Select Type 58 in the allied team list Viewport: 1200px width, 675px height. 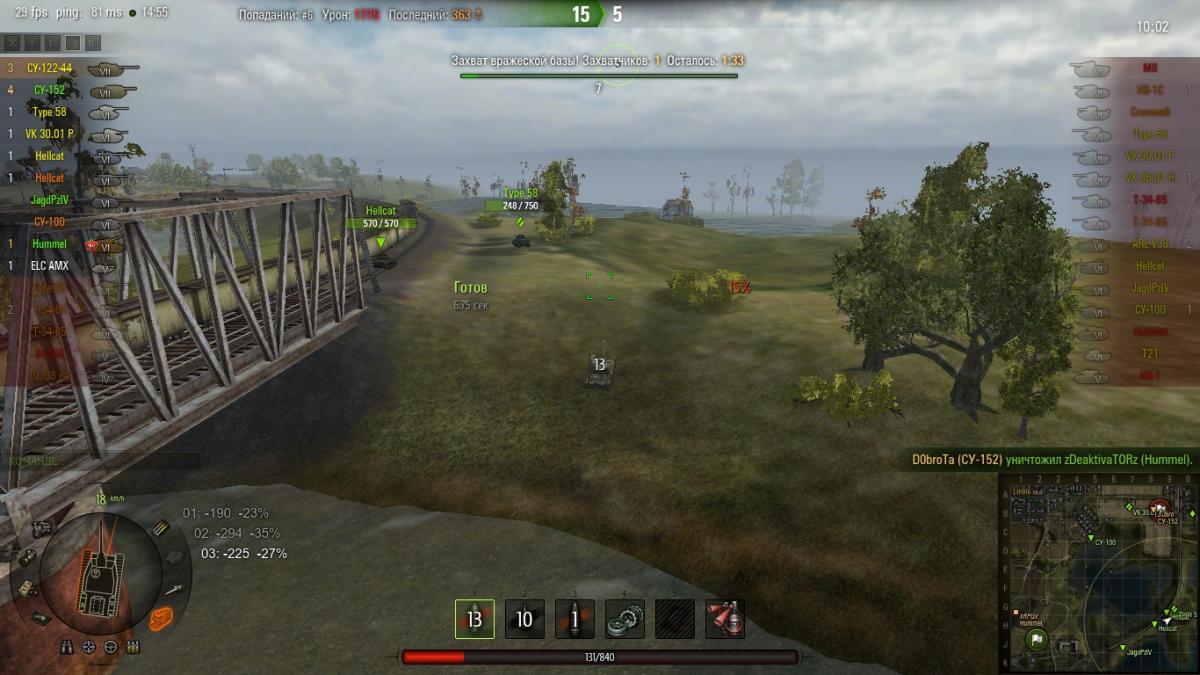point(49,112)
